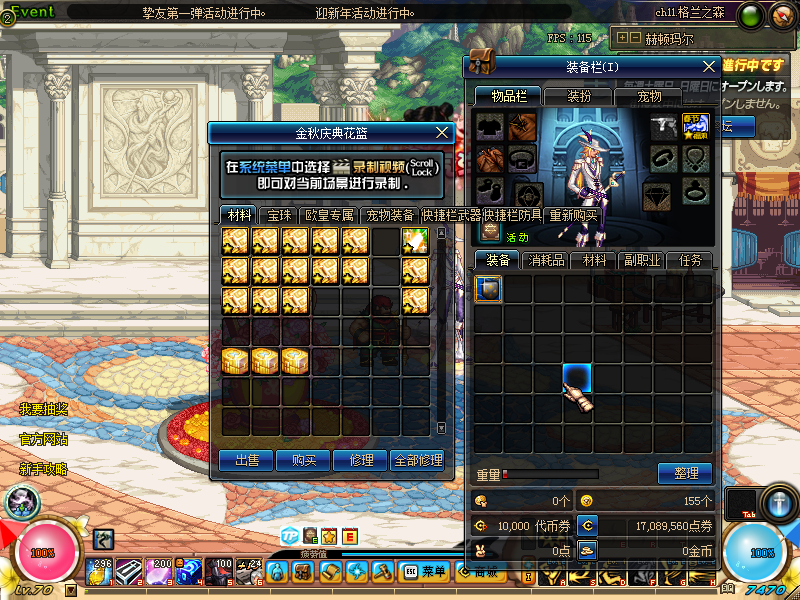This screenshot has height=600, width=800.
Task: Close the 金秋庆典花篮 shop window
Action: point(443,132)
